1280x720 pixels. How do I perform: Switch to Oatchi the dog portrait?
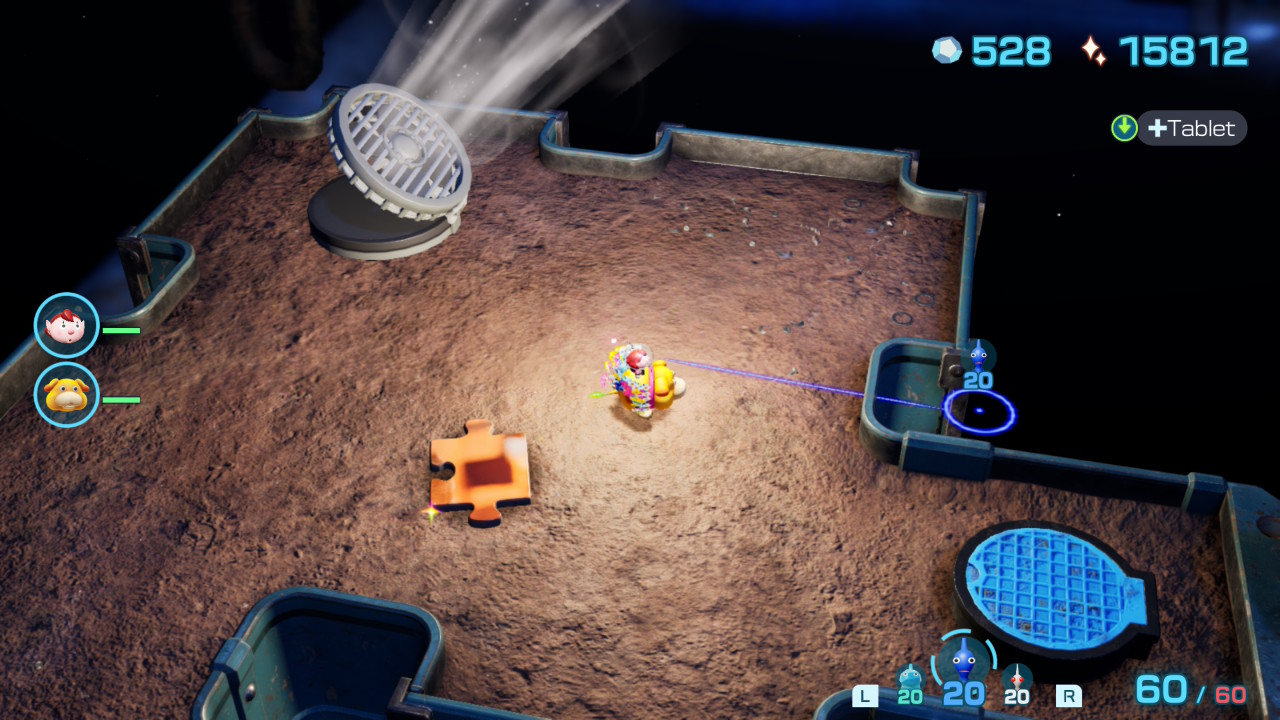tap(66, 395)
